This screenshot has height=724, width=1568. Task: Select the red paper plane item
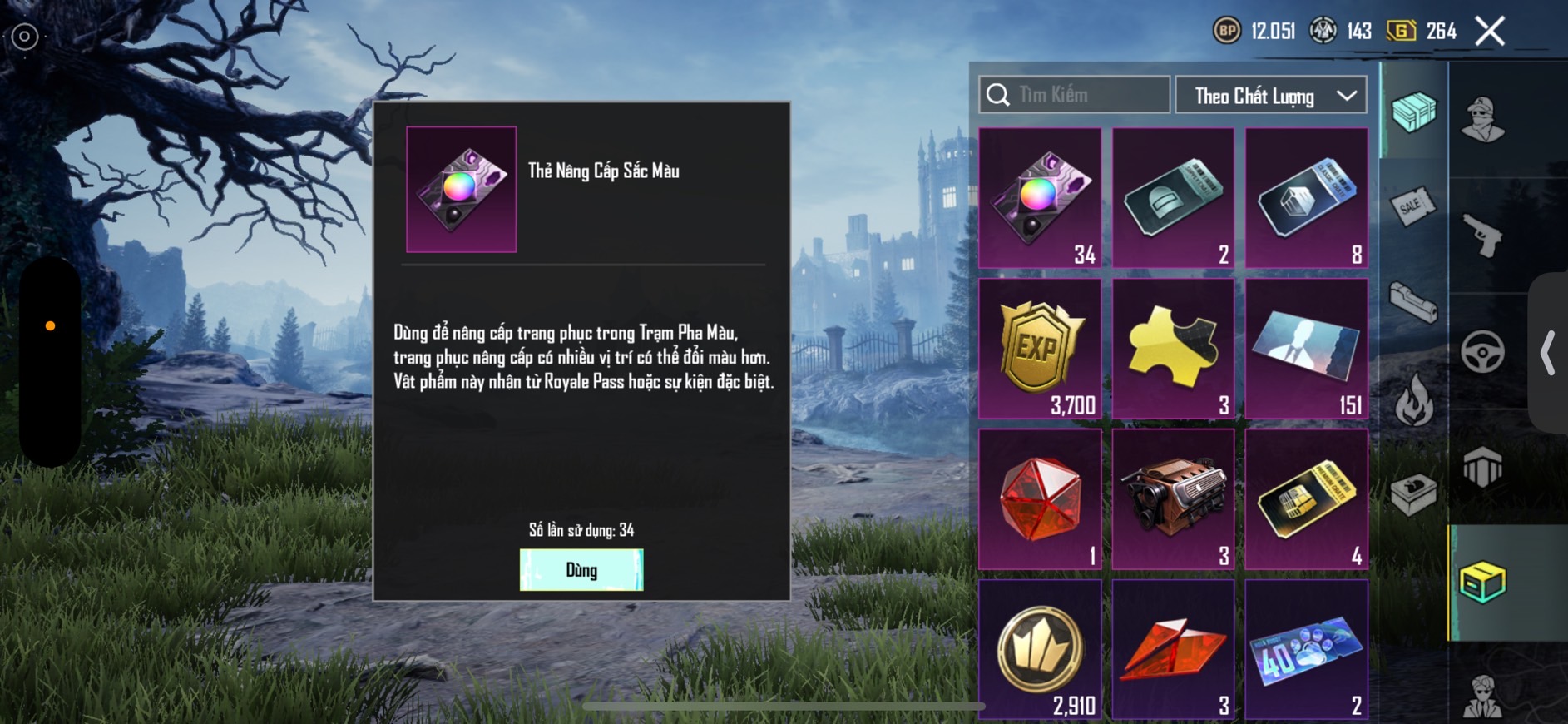click(1173, 649)
